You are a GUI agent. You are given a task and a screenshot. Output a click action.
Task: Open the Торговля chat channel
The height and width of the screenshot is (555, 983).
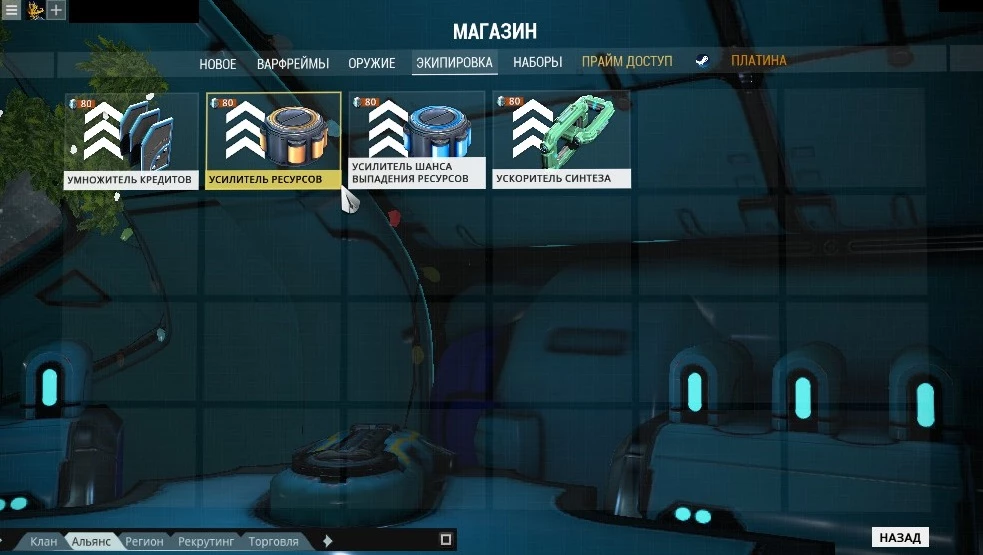[x=273, y=542]
